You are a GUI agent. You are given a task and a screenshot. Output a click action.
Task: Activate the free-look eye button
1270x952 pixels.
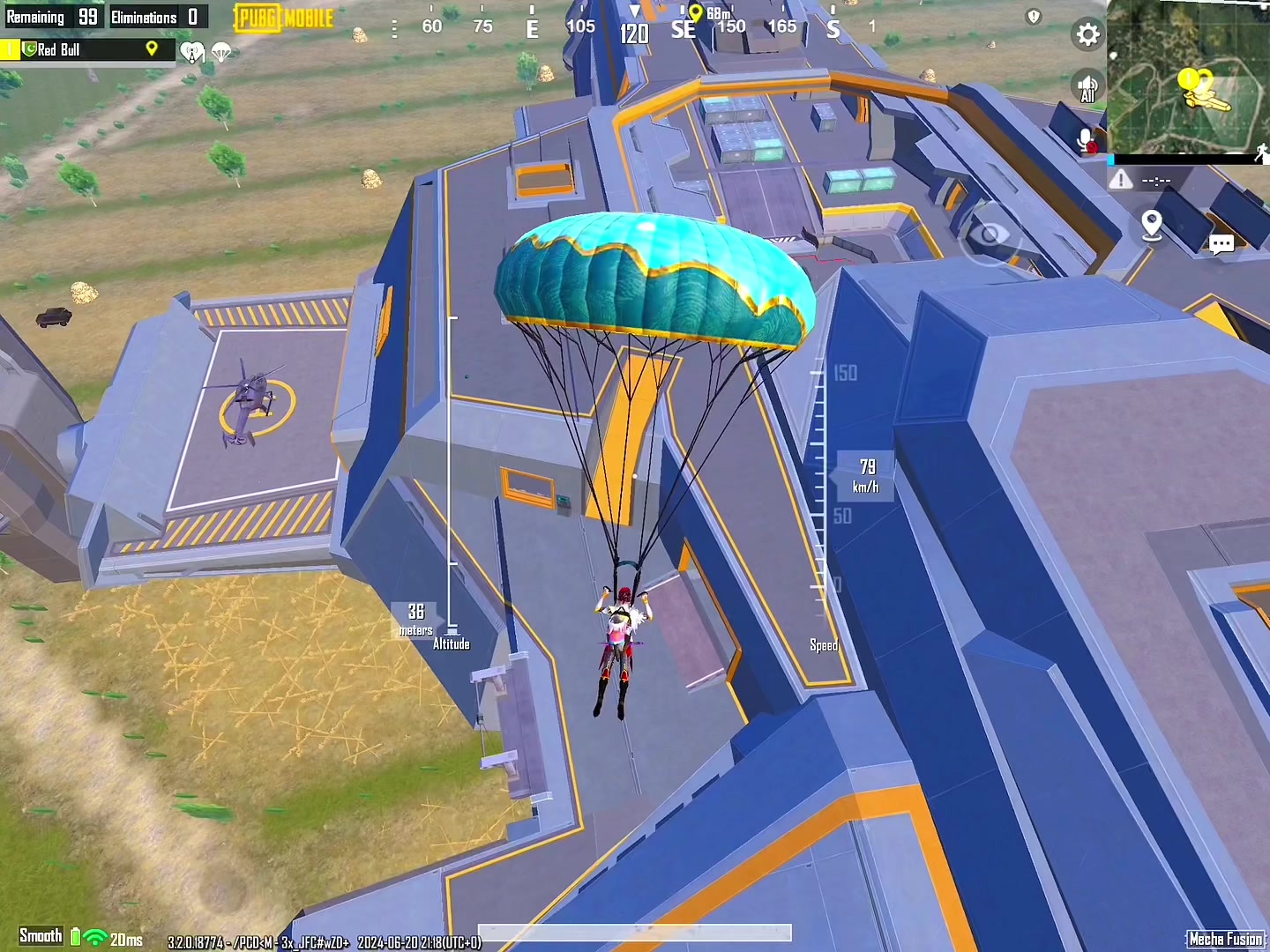pos(990,234)
